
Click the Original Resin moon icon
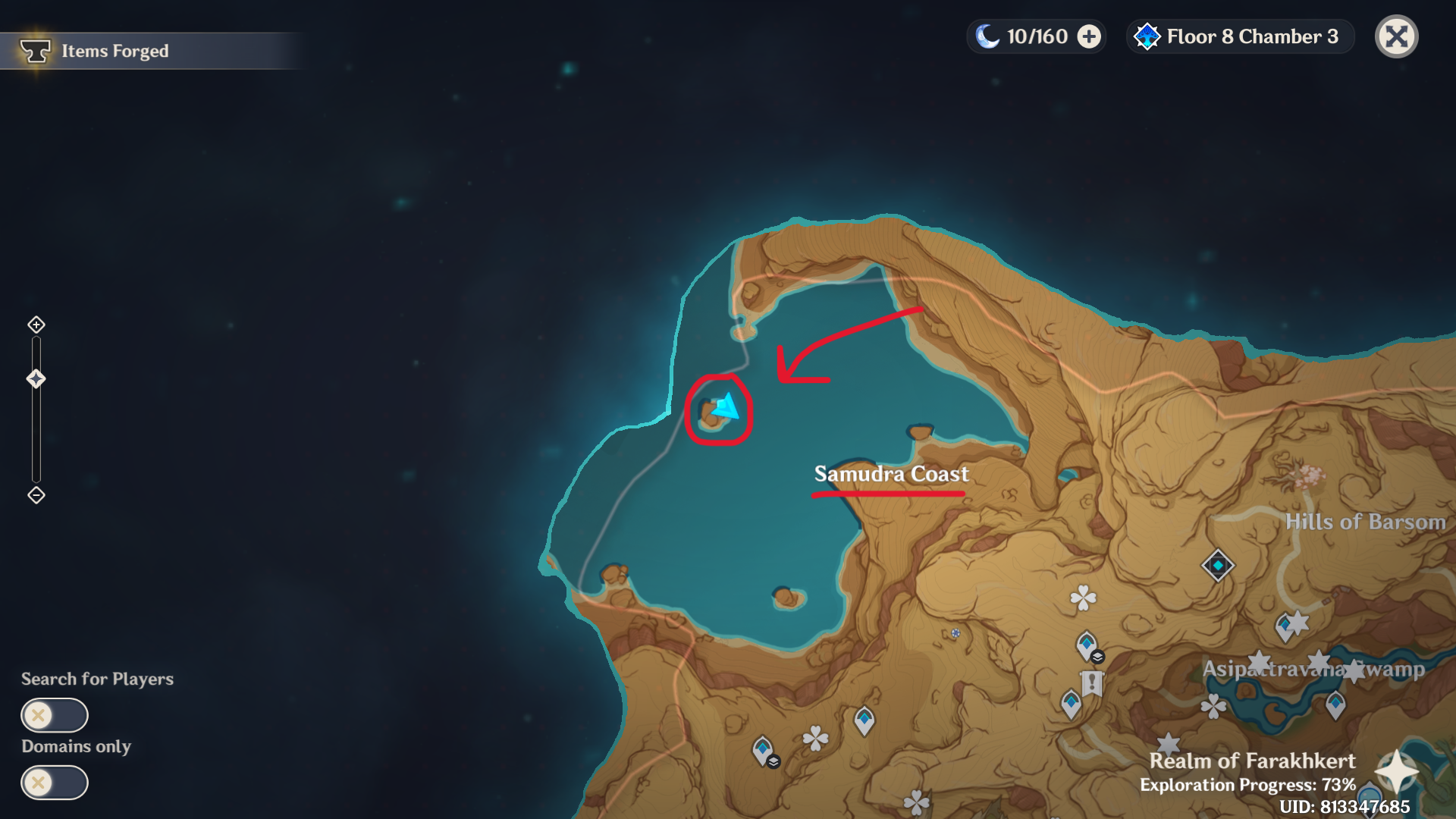988,36
